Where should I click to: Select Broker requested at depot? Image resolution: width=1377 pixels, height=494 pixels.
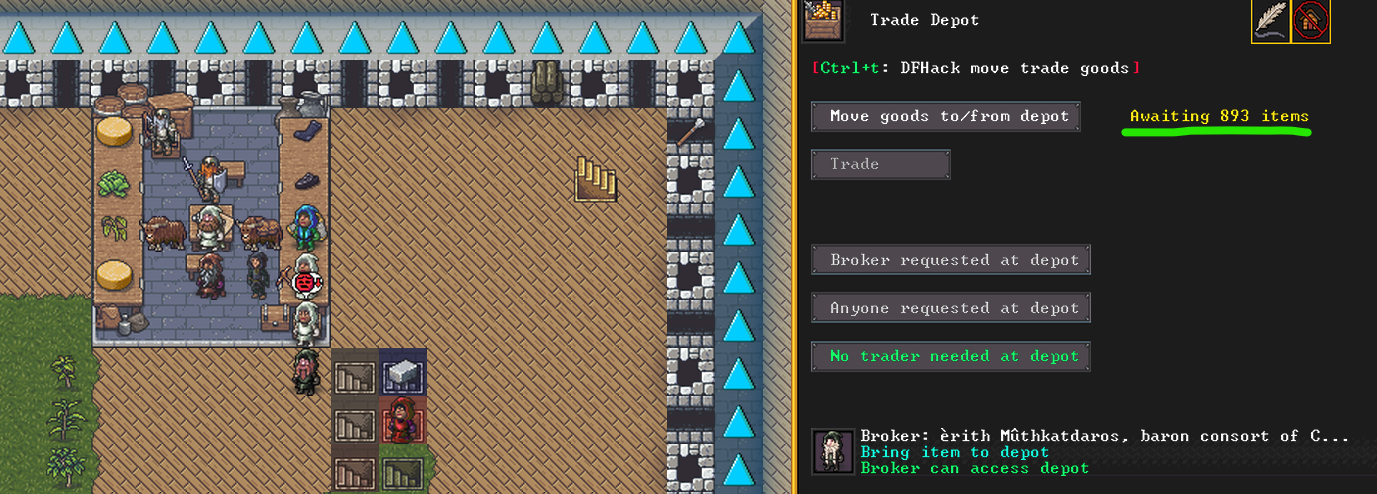950,260
